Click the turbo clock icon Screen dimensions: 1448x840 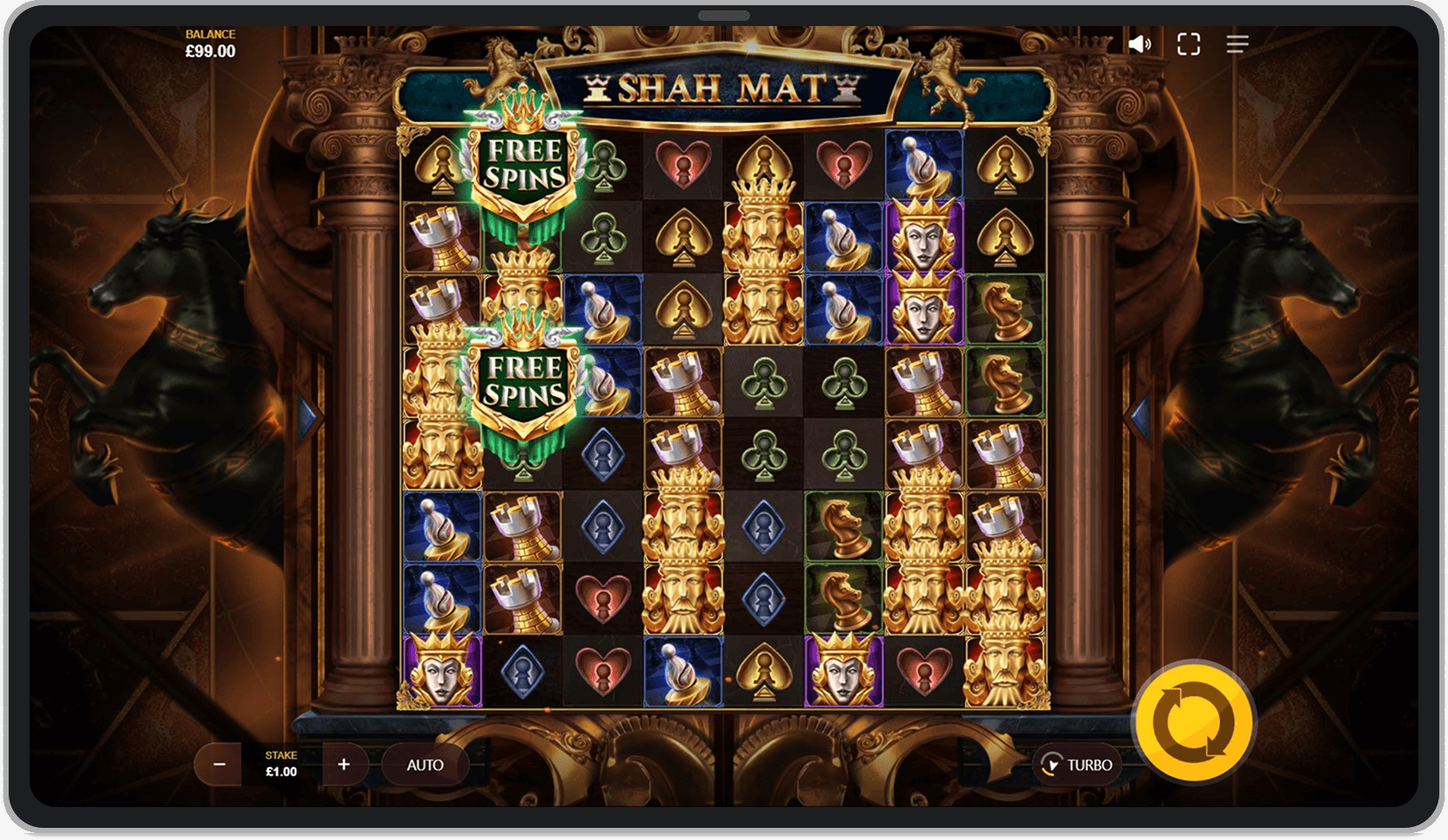pyautogui.click(x=1053, y=765)
